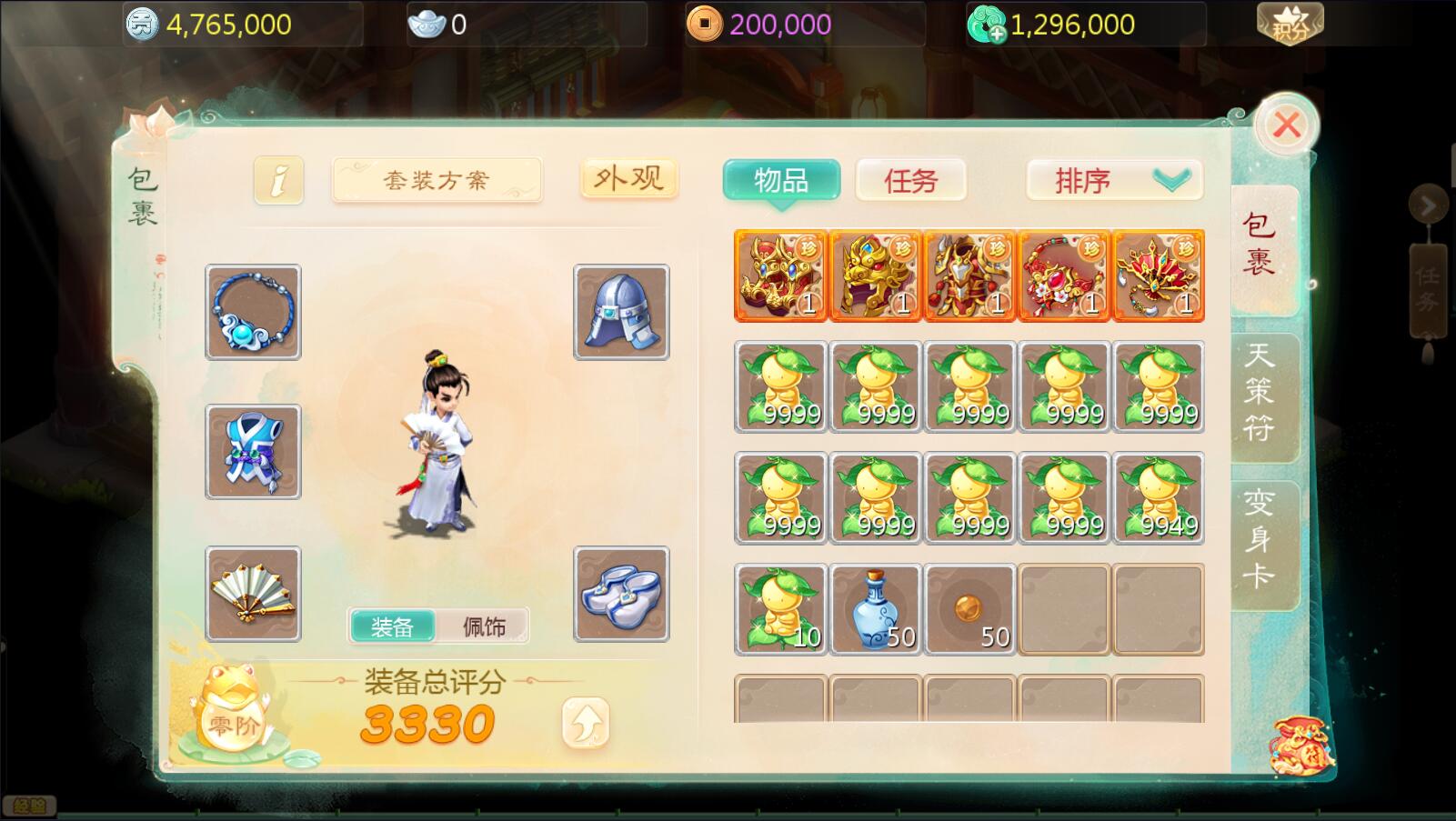Image resolution: width=1456 pixels, height=821 pixels.
Task: Select the equipped folding fan weapon slot
Action: 253,594
